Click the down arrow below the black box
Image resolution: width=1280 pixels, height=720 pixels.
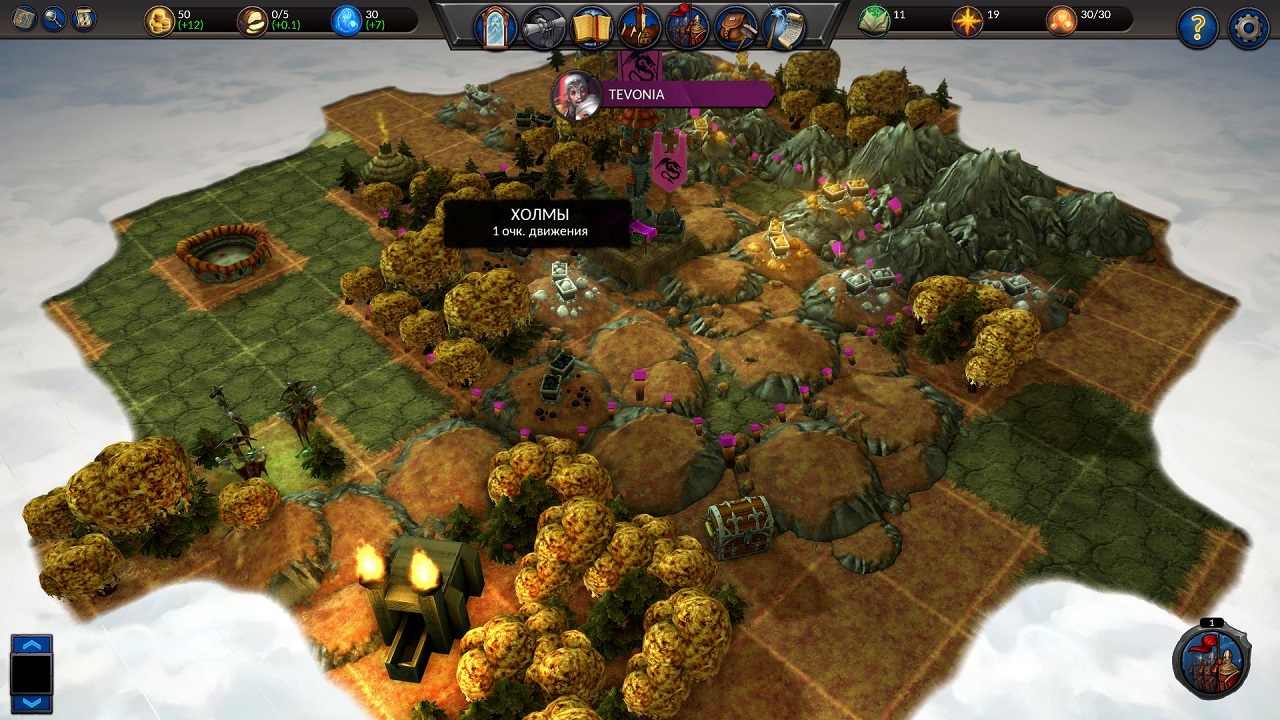(x=31, y=702)
